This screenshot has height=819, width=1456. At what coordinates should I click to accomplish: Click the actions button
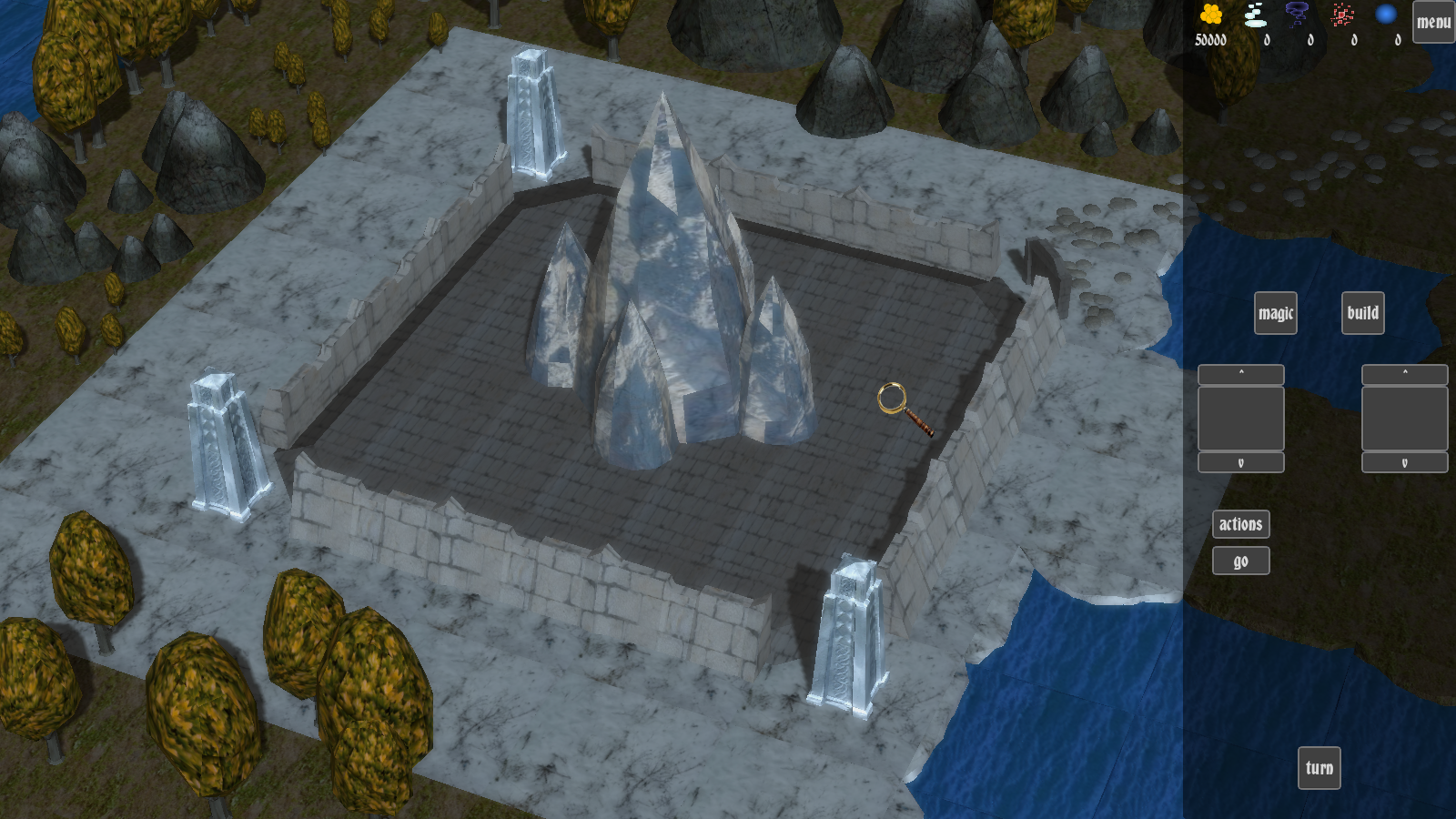coord(1240,524)
